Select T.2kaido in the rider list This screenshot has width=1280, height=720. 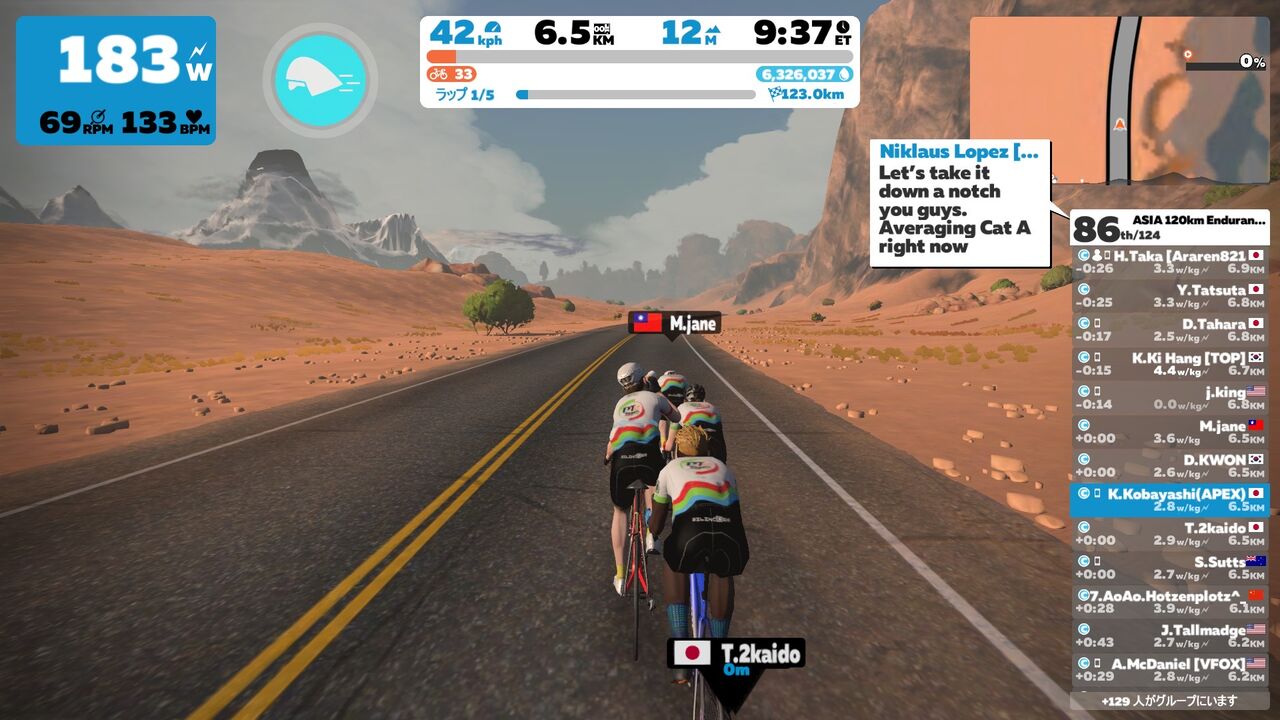tap(1169, 534)
